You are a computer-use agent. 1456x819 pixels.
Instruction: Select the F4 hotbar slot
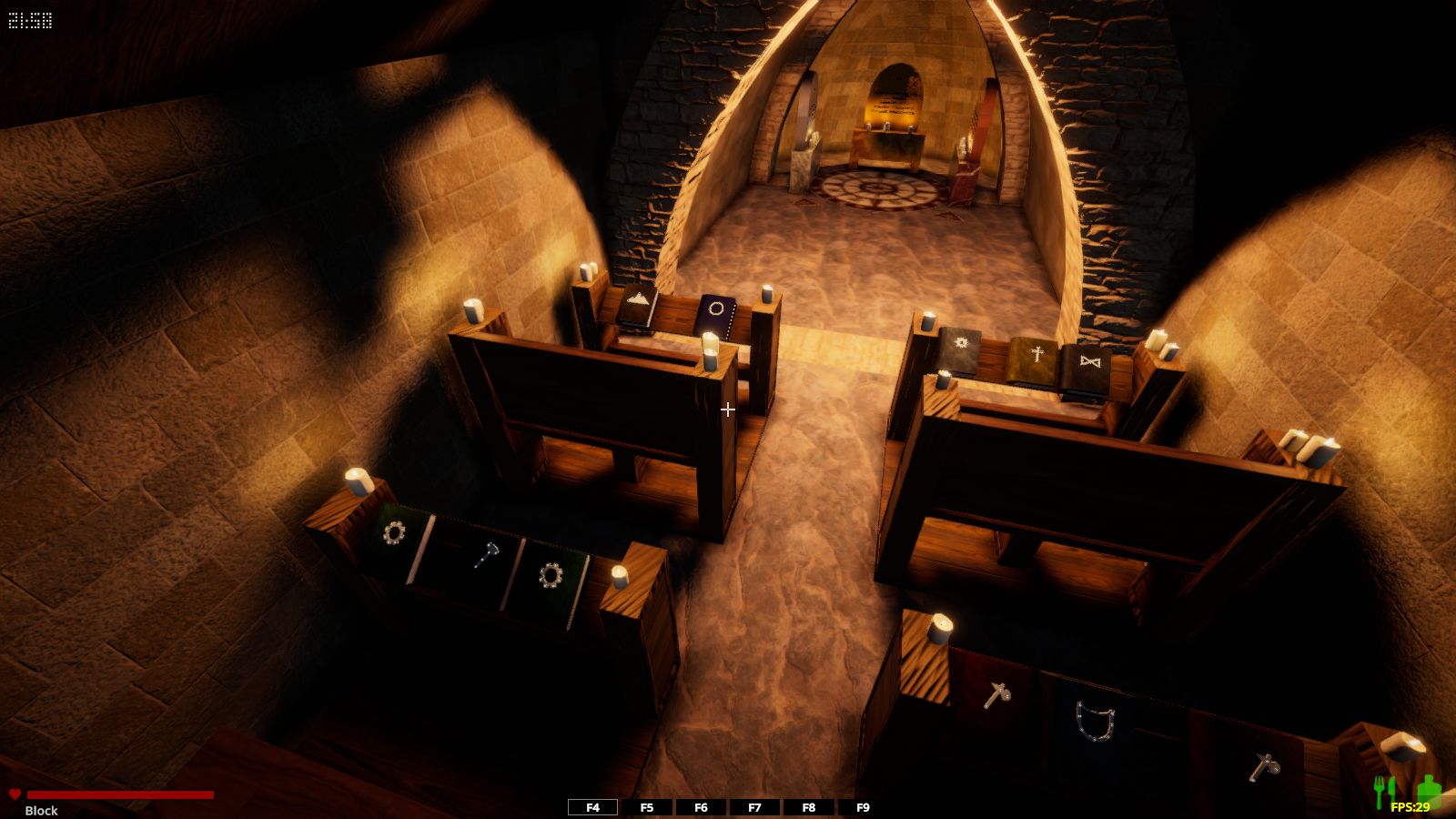click(x=592, y=807)
